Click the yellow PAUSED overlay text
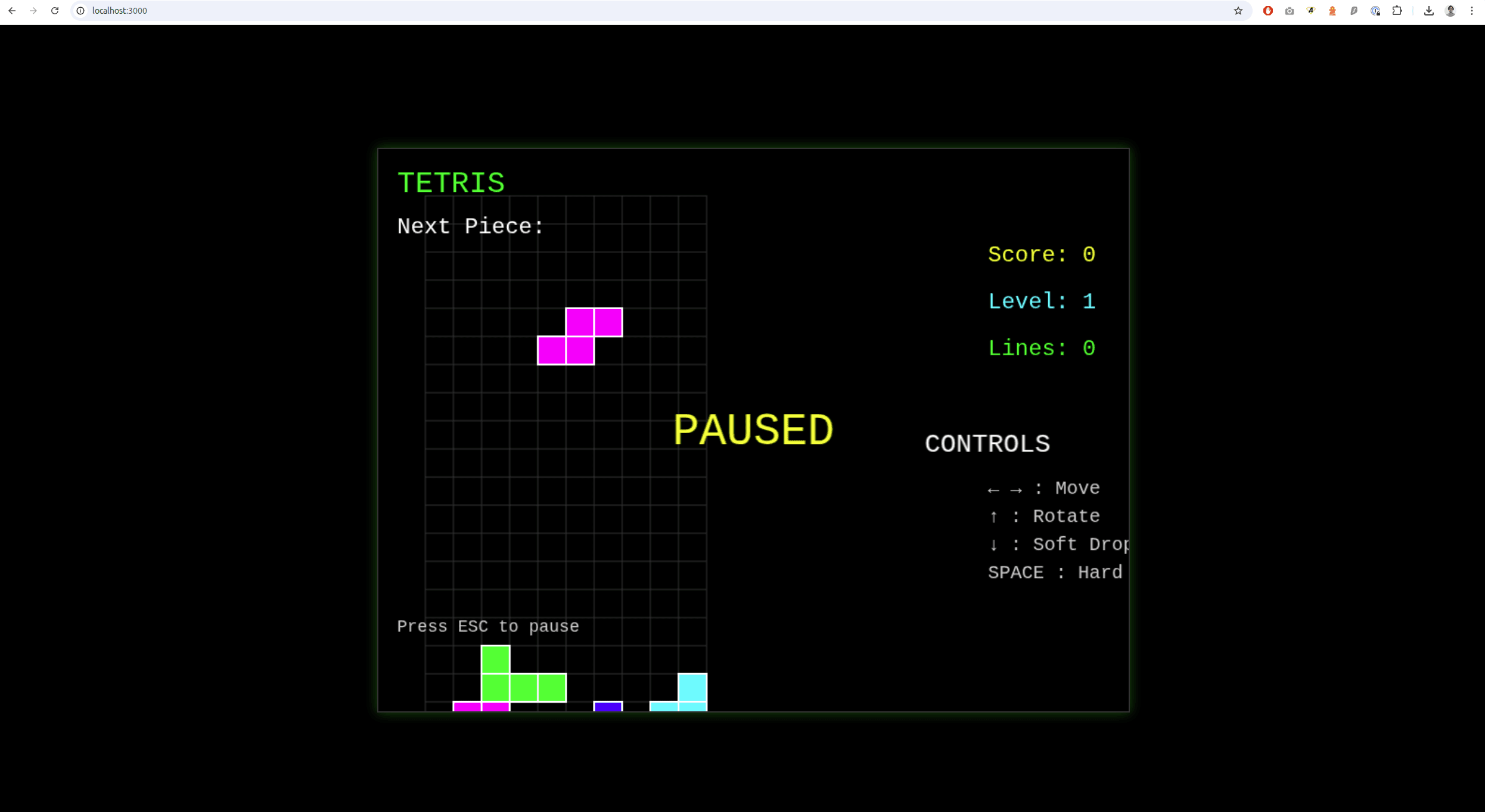Image resolution: width=1485 pixels, height=812 pixels. point(753,429)
